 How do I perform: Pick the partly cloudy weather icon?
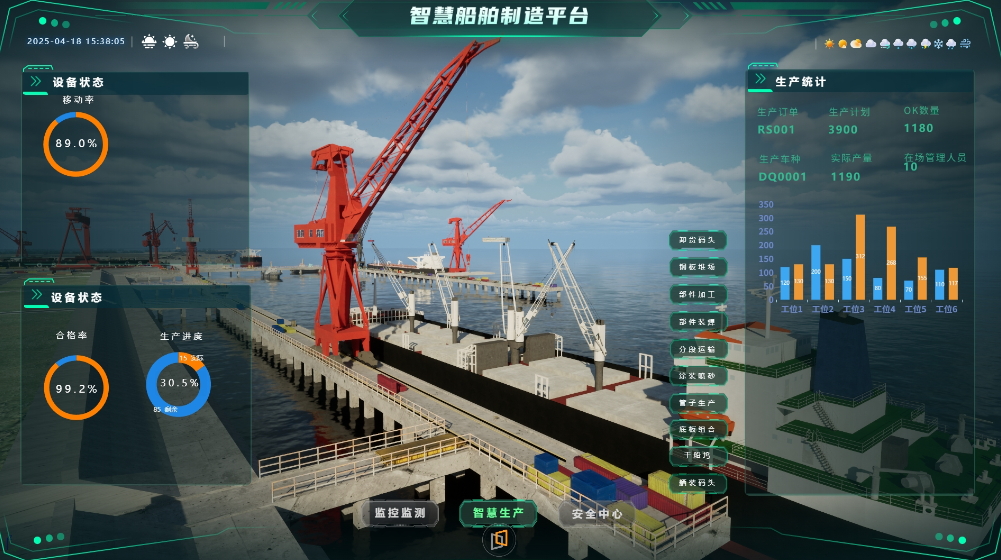pos(856,44)
